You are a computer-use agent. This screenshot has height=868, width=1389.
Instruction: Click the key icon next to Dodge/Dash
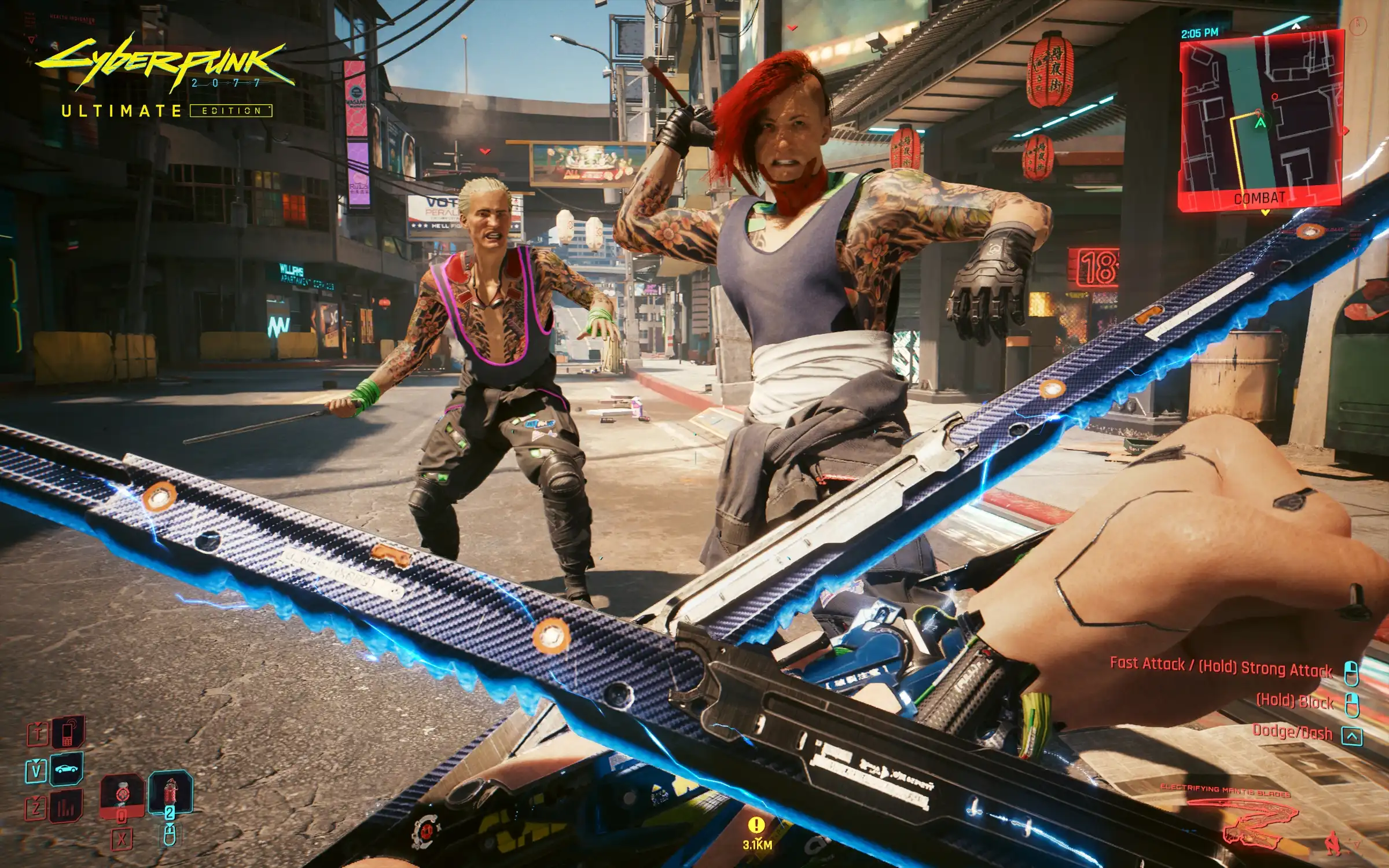[x=1353, y=736]
